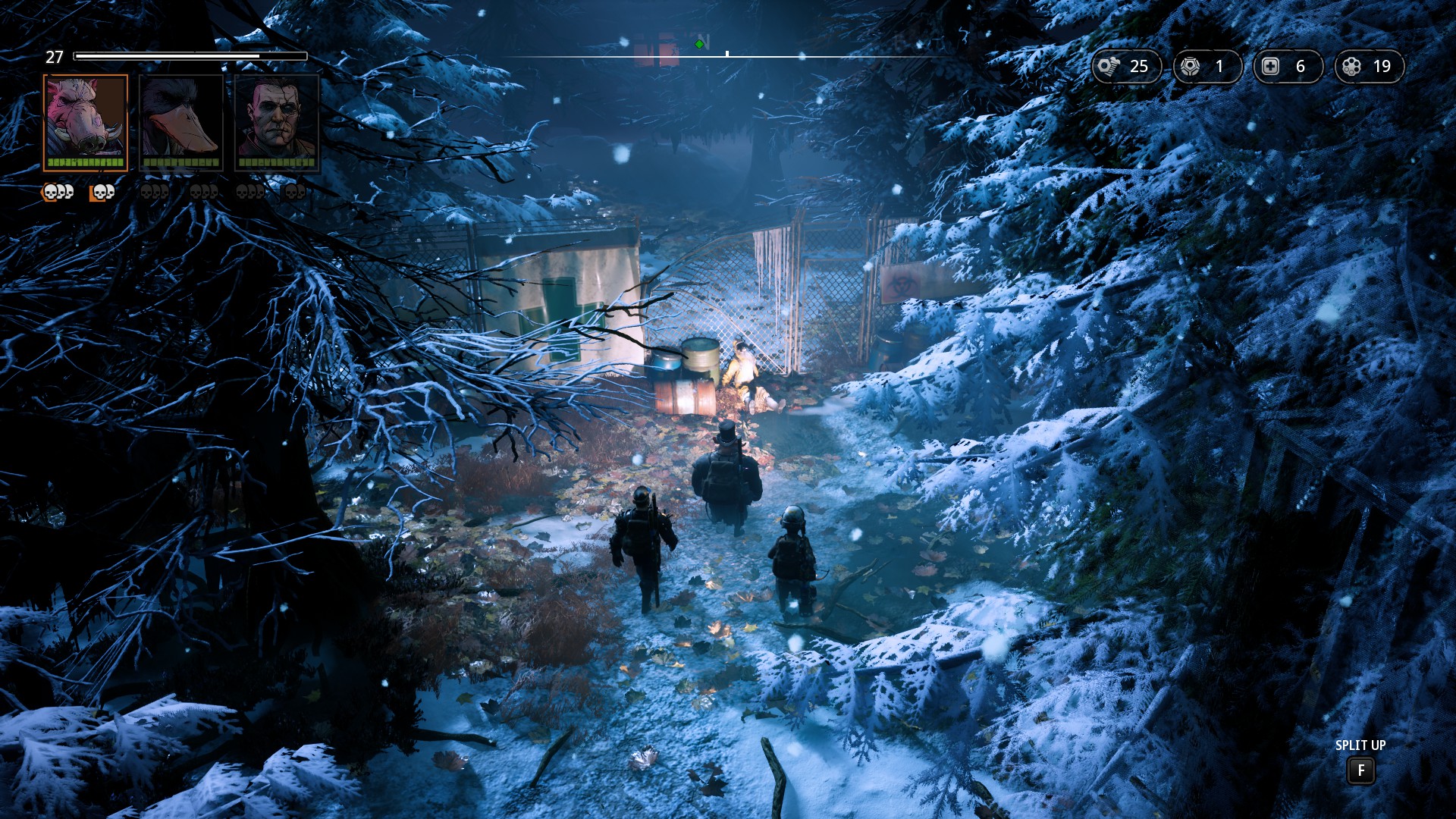Image resolution: width=1456 pixels, height=819 pixels.
Task: Choose the eyepatch man portrait
Action: (277, 122)
